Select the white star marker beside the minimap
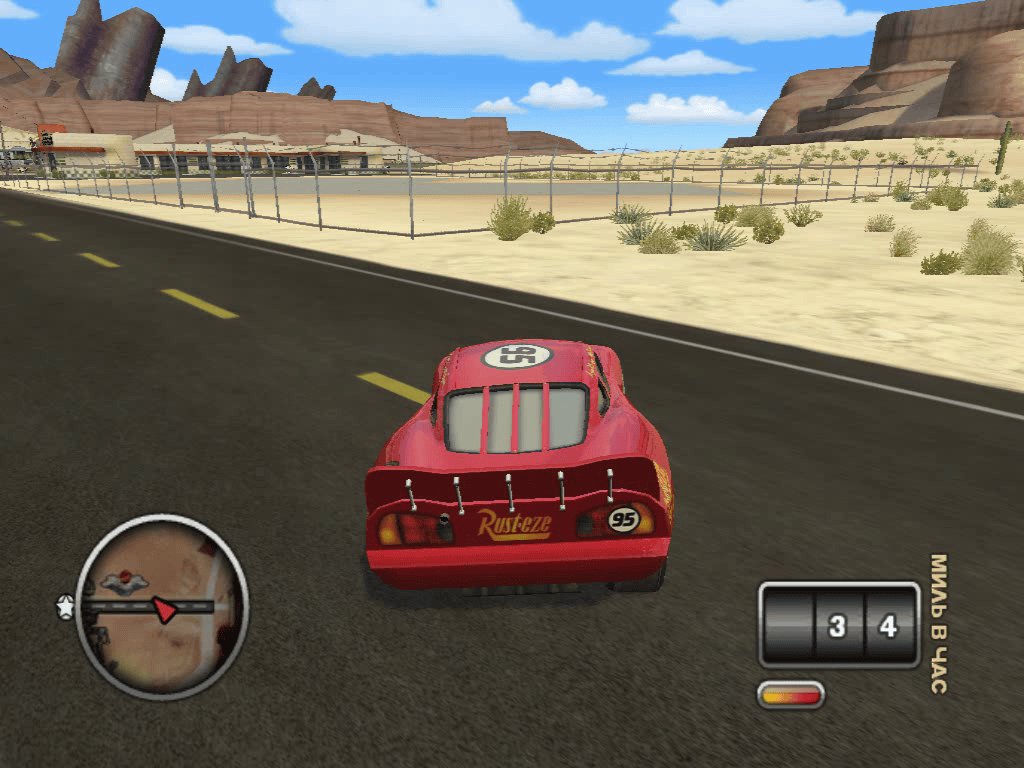 [x=66, y=607]
